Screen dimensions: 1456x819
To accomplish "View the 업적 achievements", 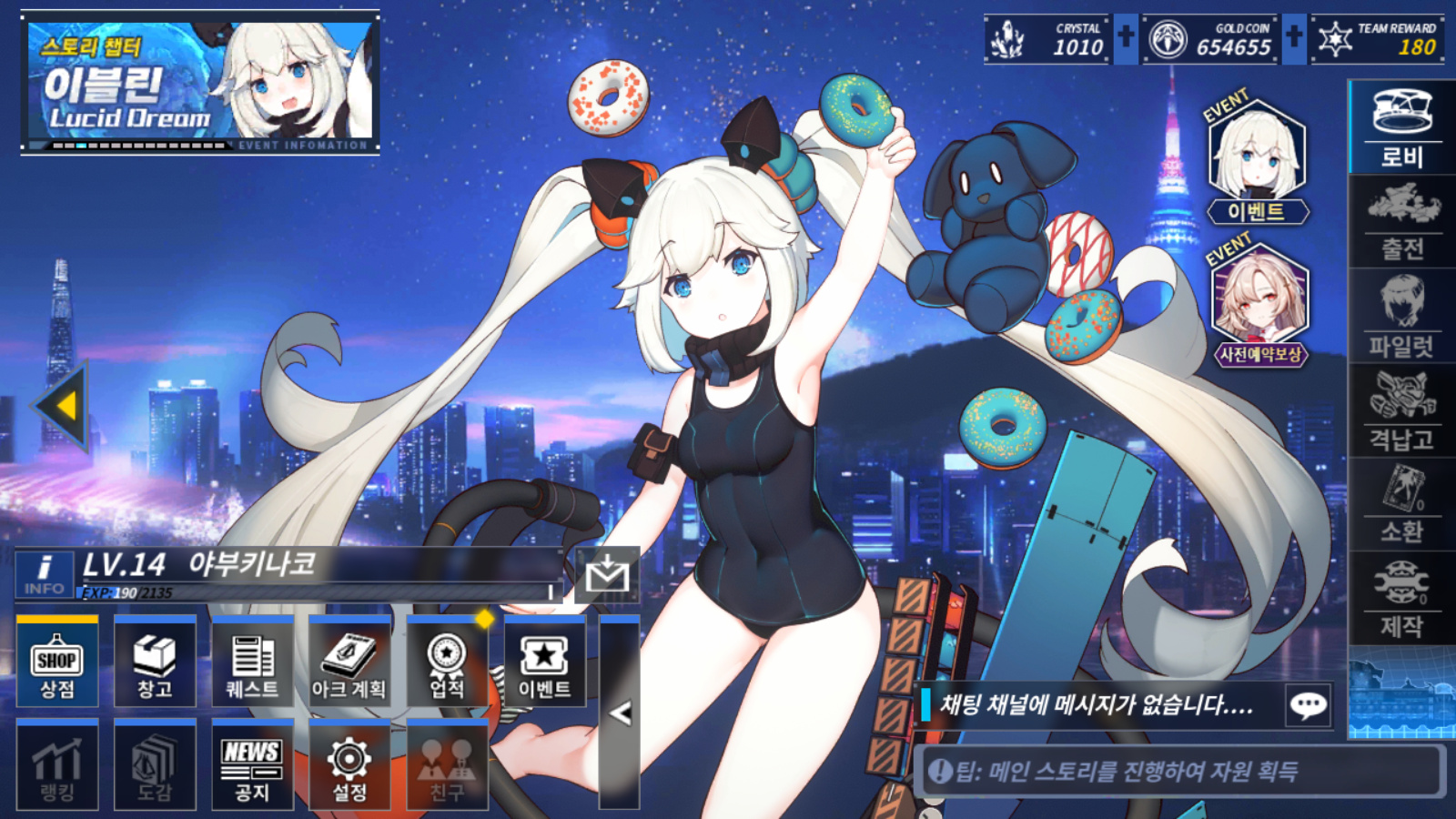I will coord(447,662).
